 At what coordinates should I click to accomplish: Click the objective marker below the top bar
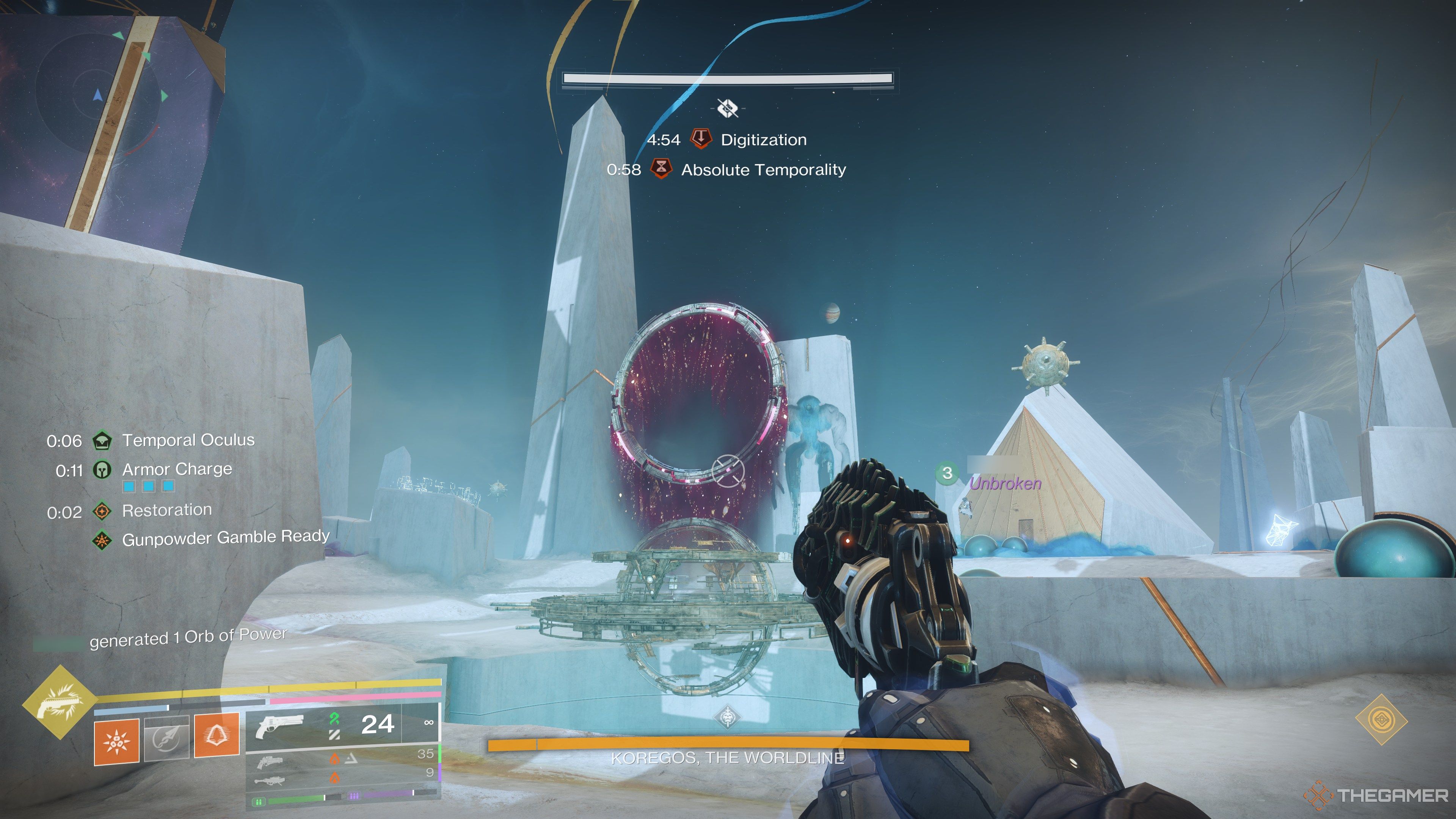coord(728,107)
